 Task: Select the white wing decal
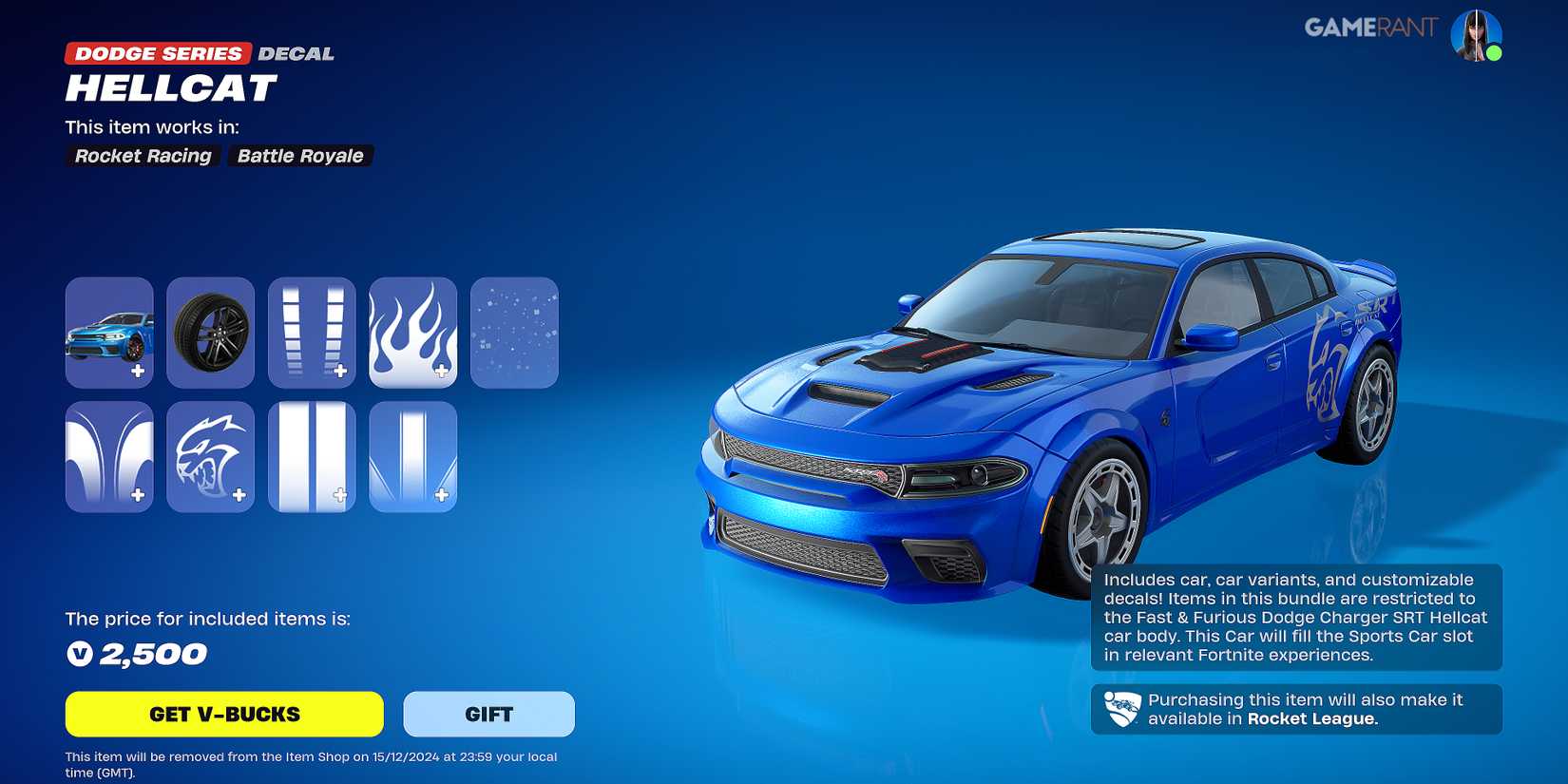coord(108,456)
